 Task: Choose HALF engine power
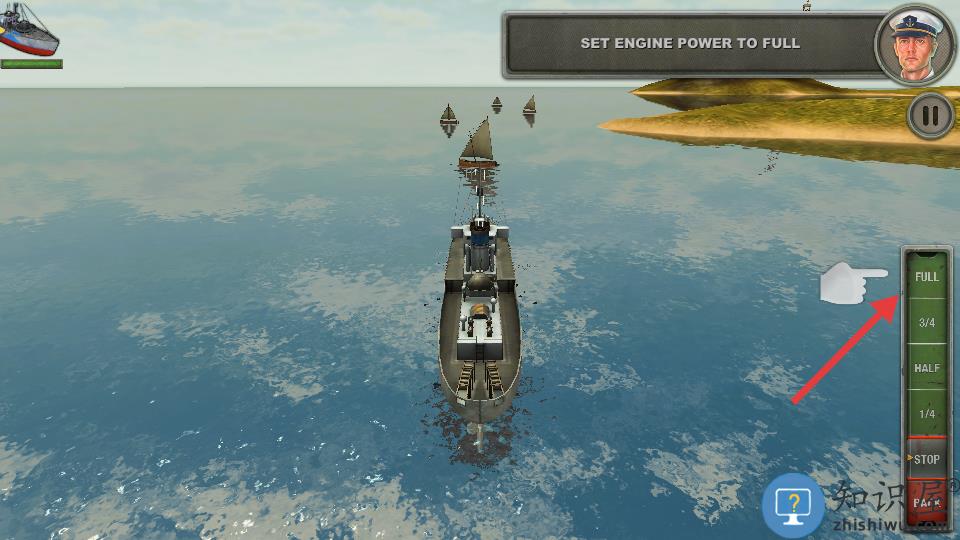pyautogui.click(x=927, y=368)
